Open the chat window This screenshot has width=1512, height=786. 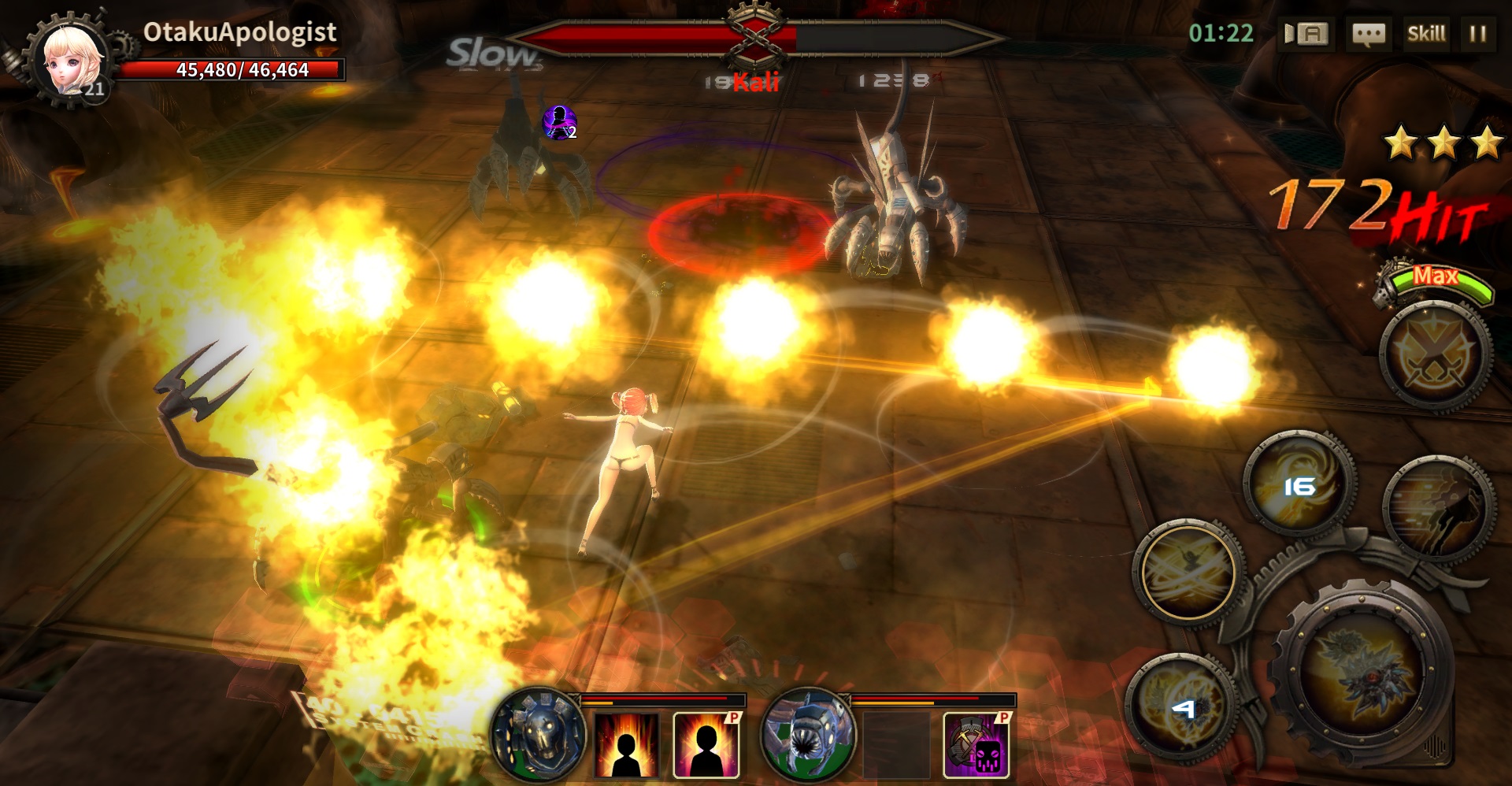1368,34
